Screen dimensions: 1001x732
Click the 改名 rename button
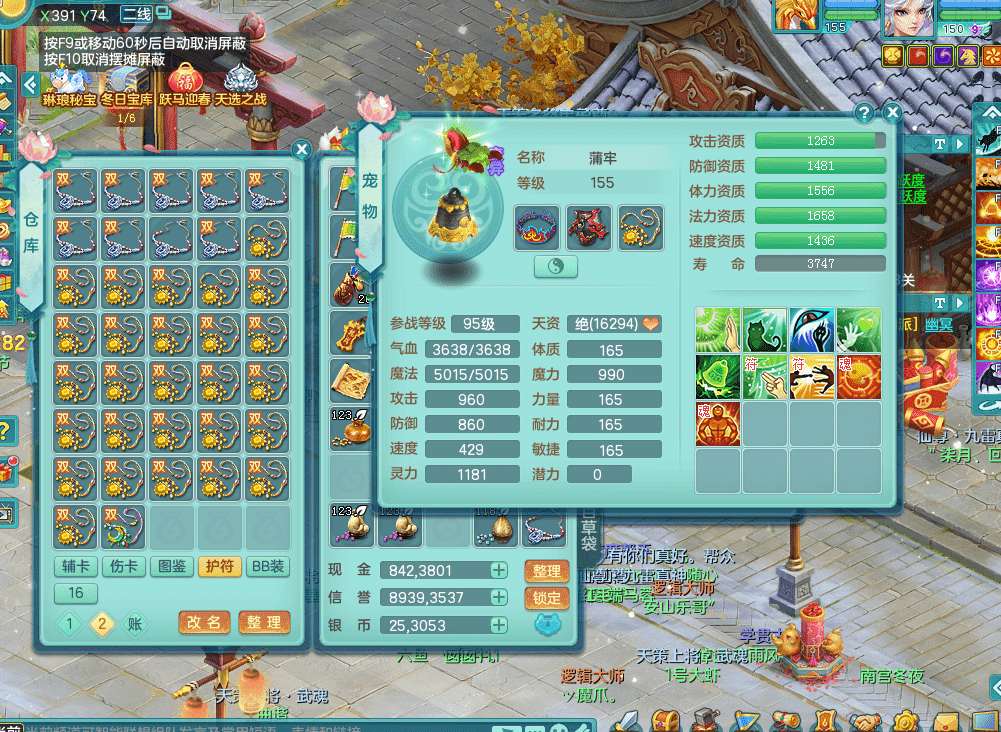pos(204,622)
